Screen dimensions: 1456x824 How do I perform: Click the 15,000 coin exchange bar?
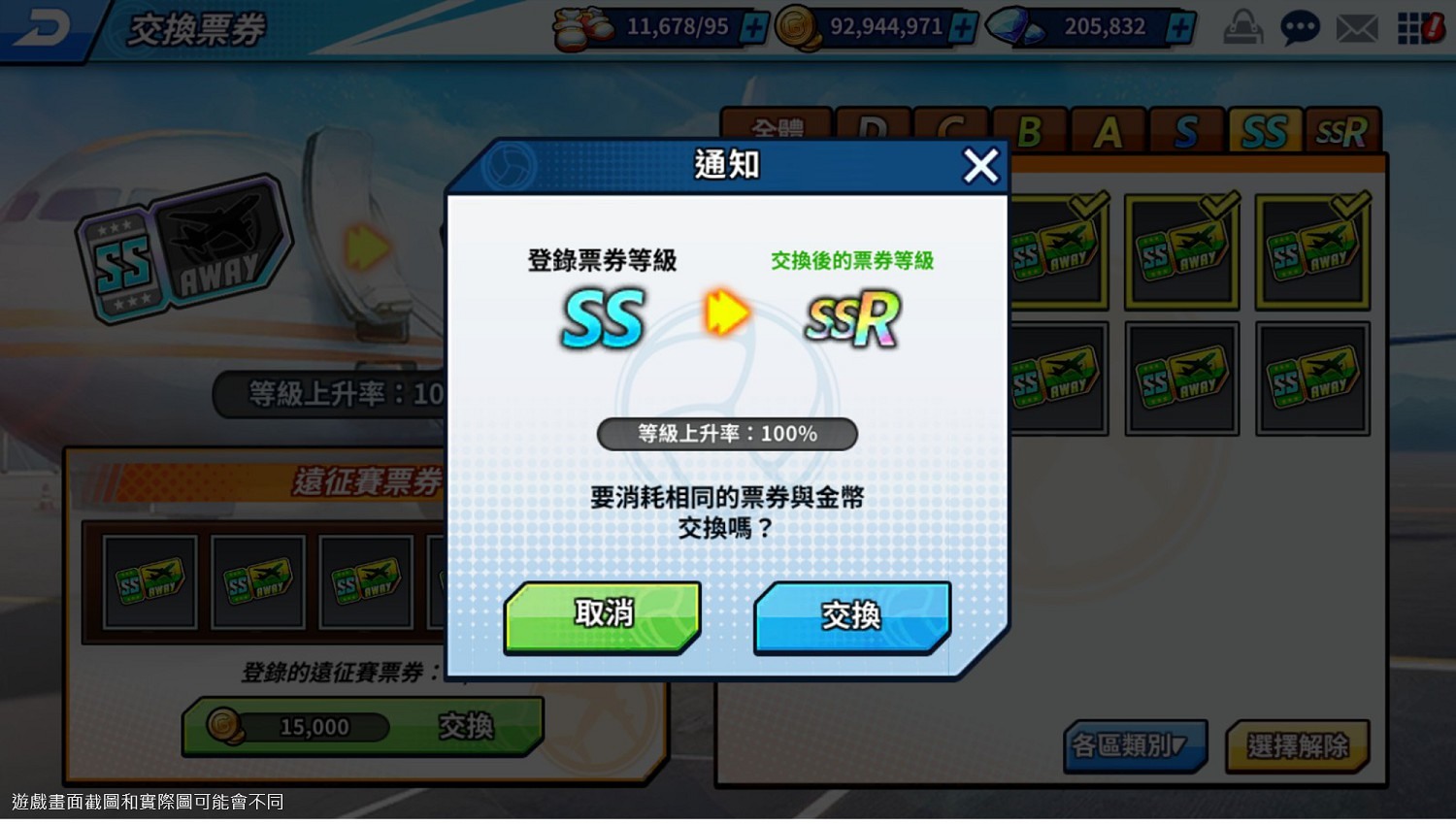click(x=320, y=726)
